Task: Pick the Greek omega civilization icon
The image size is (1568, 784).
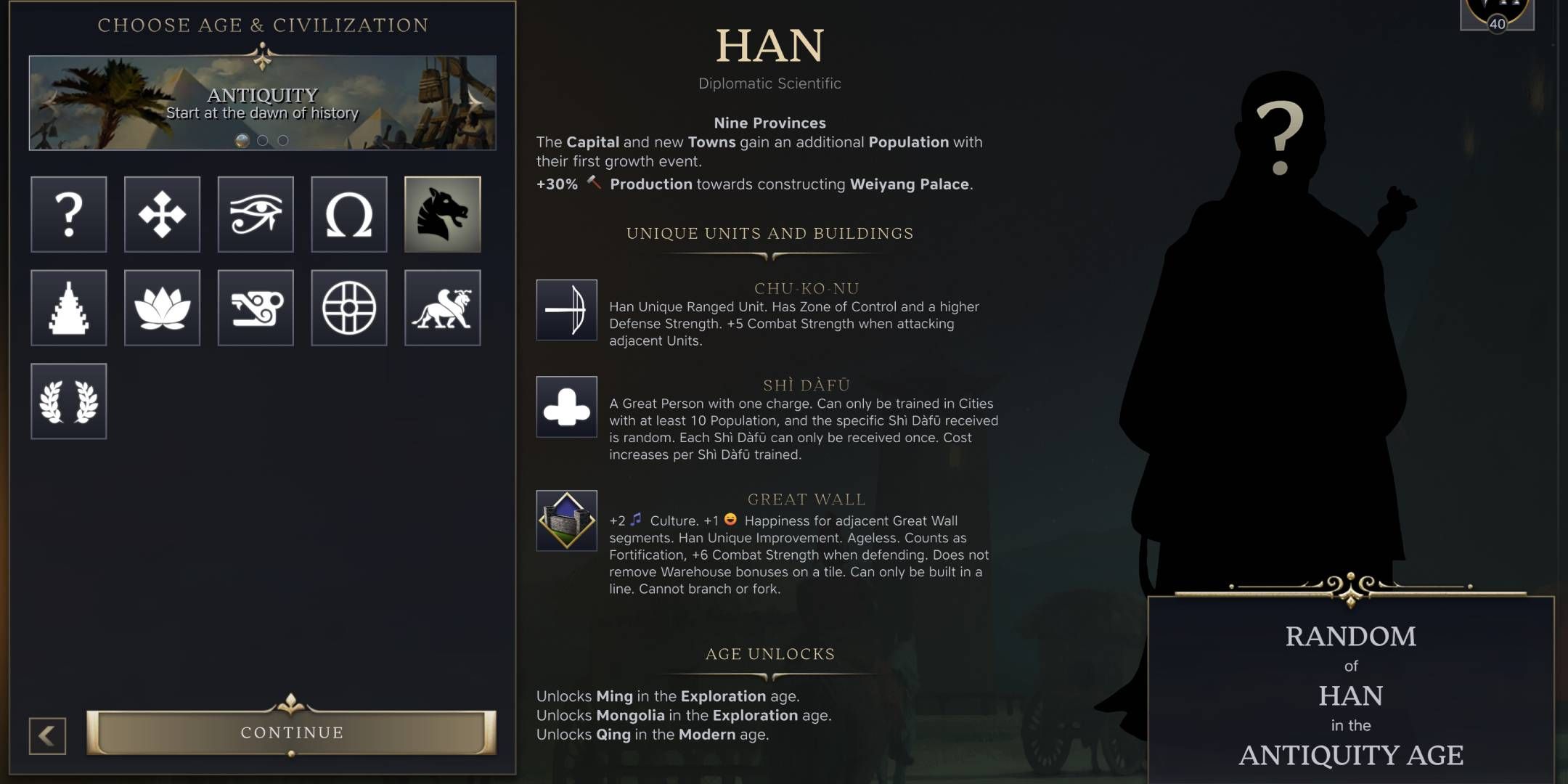Action: [x=348, y=215]
